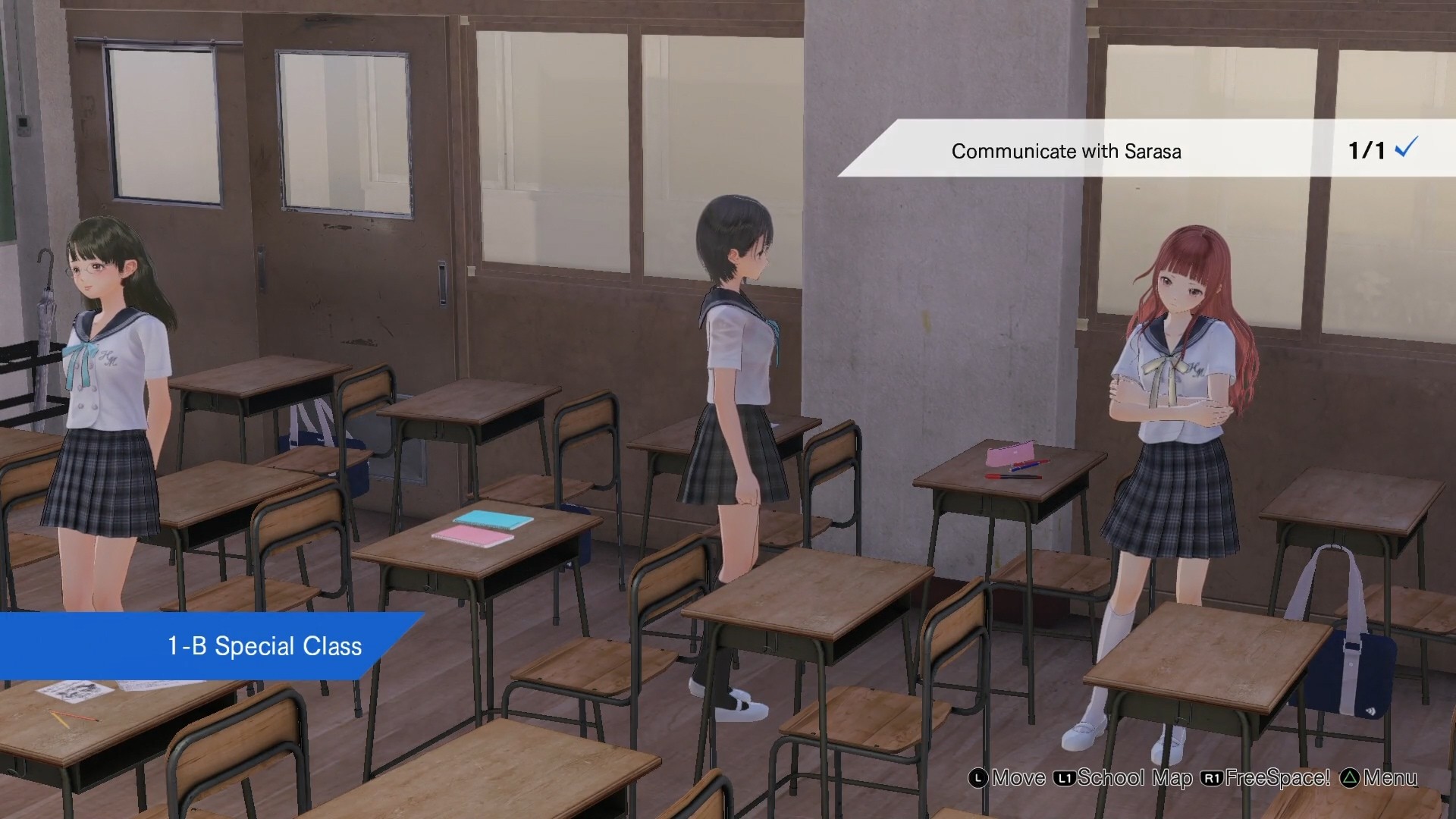The image size is (1456, 819).
Task: Open the Menu via the Triangle prompt
Action: click(x=1351, y=777)
